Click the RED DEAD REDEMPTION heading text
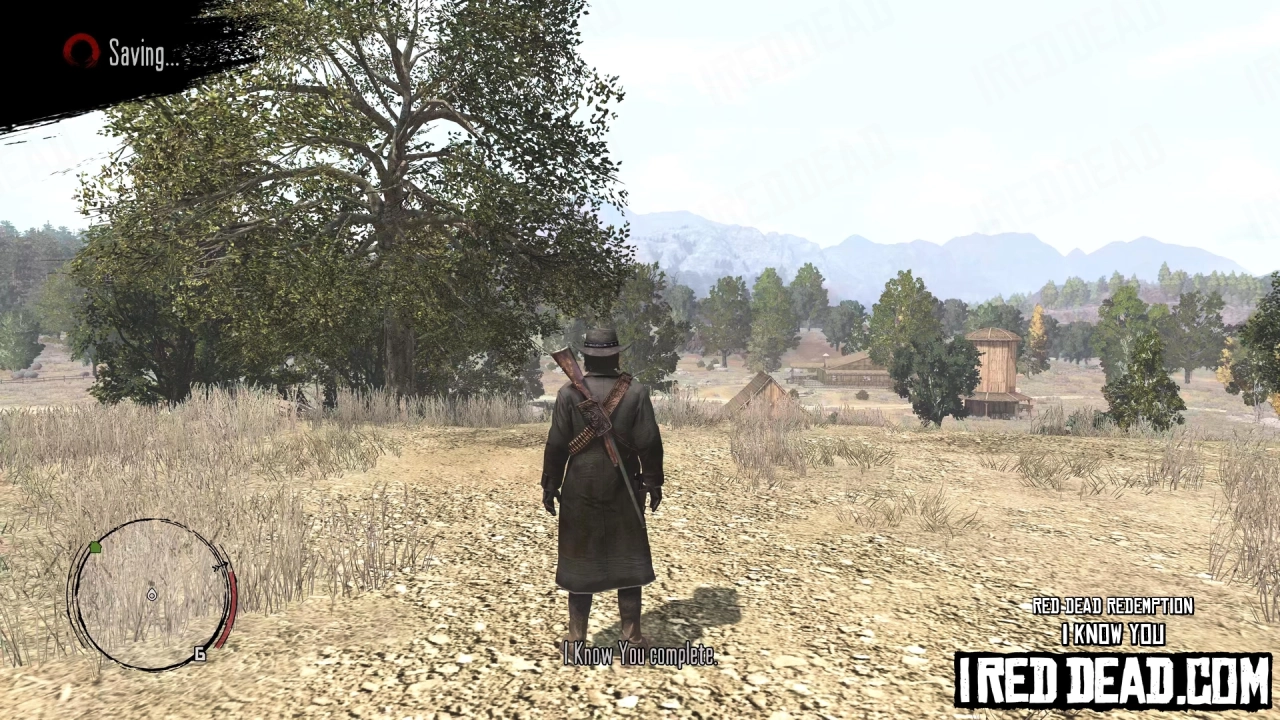Viewport: 1280px width, 720px height. click(x=1113, y=606)
